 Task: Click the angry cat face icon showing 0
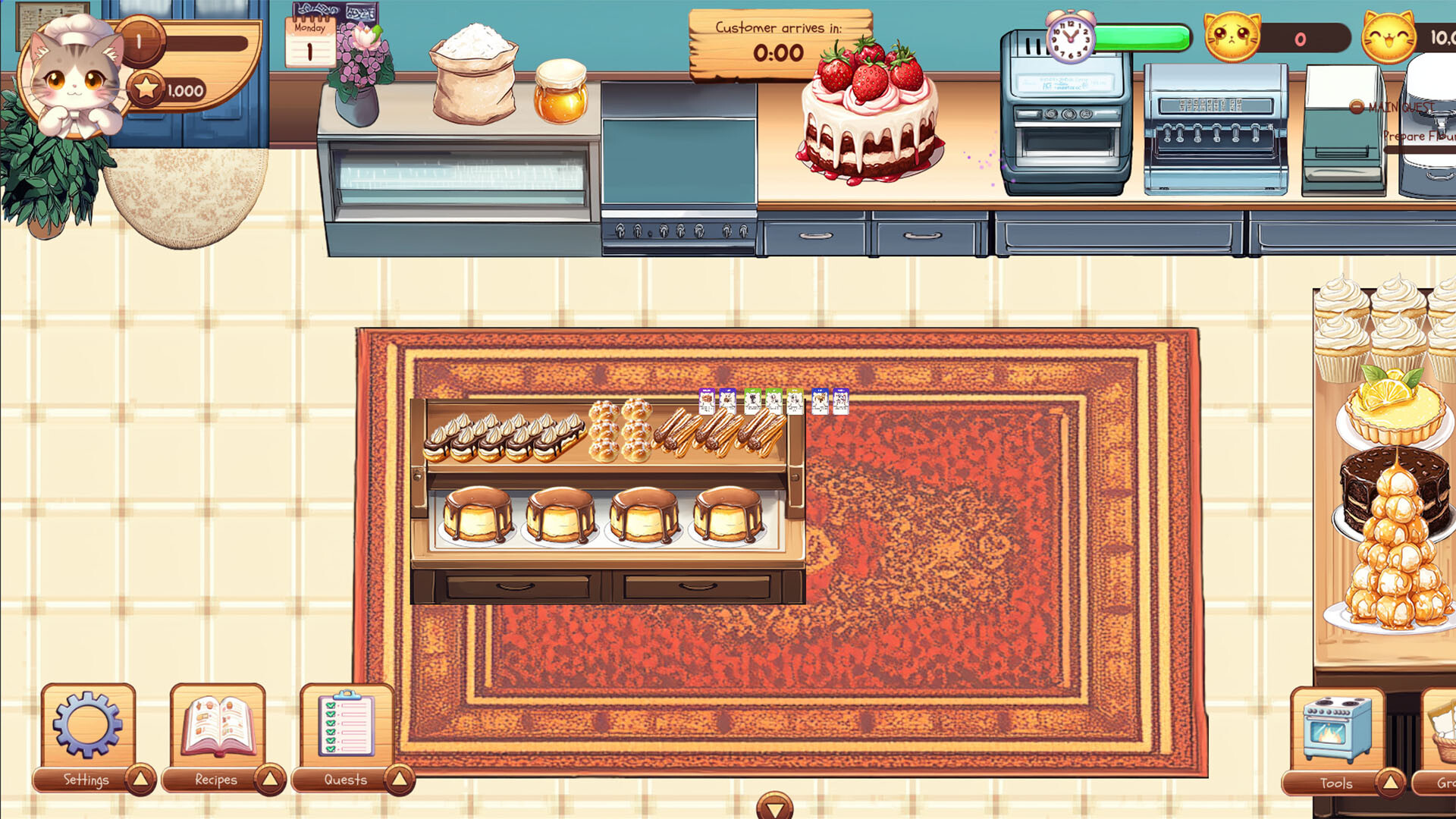click(x=1234, y=34)
